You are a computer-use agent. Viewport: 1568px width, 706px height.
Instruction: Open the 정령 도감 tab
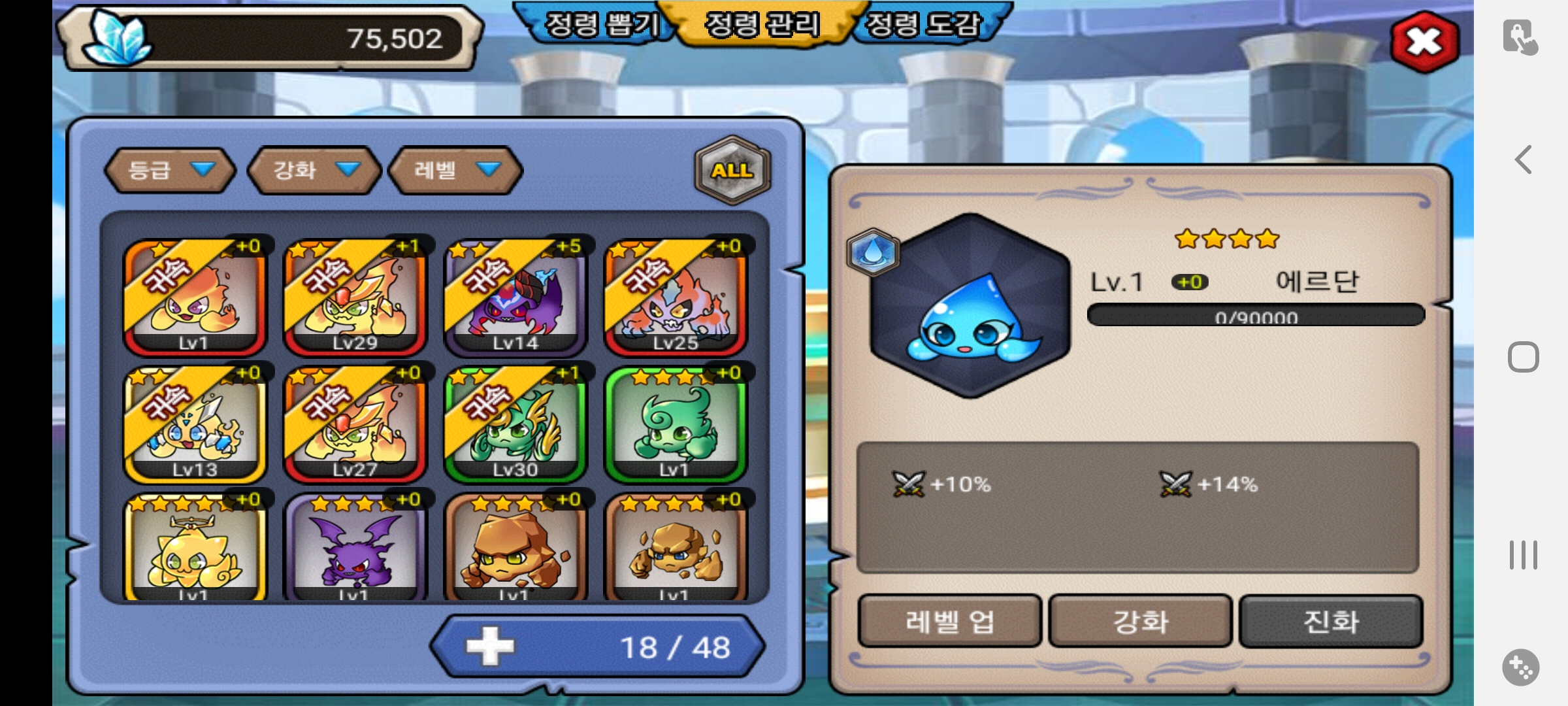(x=923, y=25)
